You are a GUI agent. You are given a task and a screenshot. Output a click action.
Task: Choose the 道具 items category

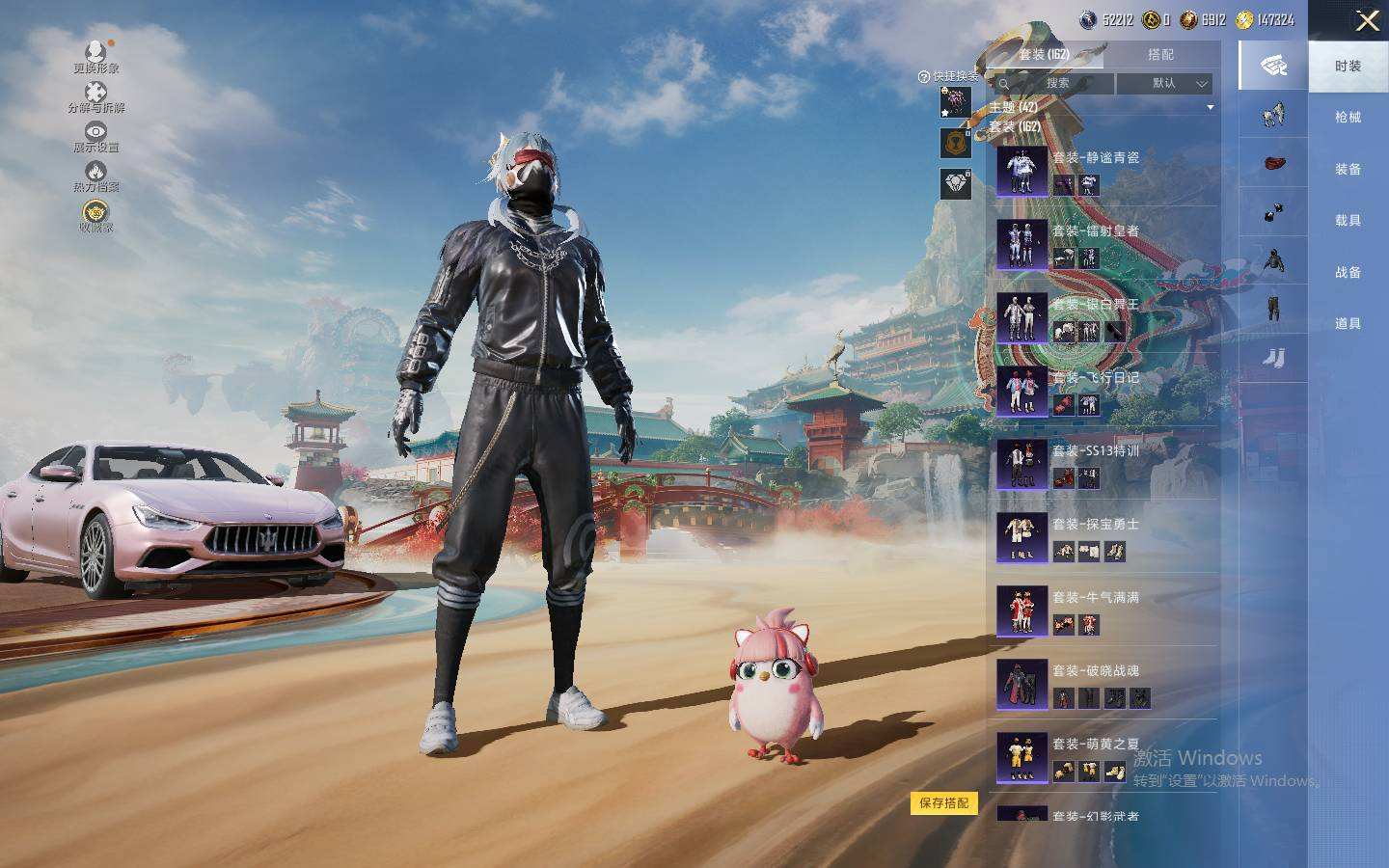(1348, 324)
